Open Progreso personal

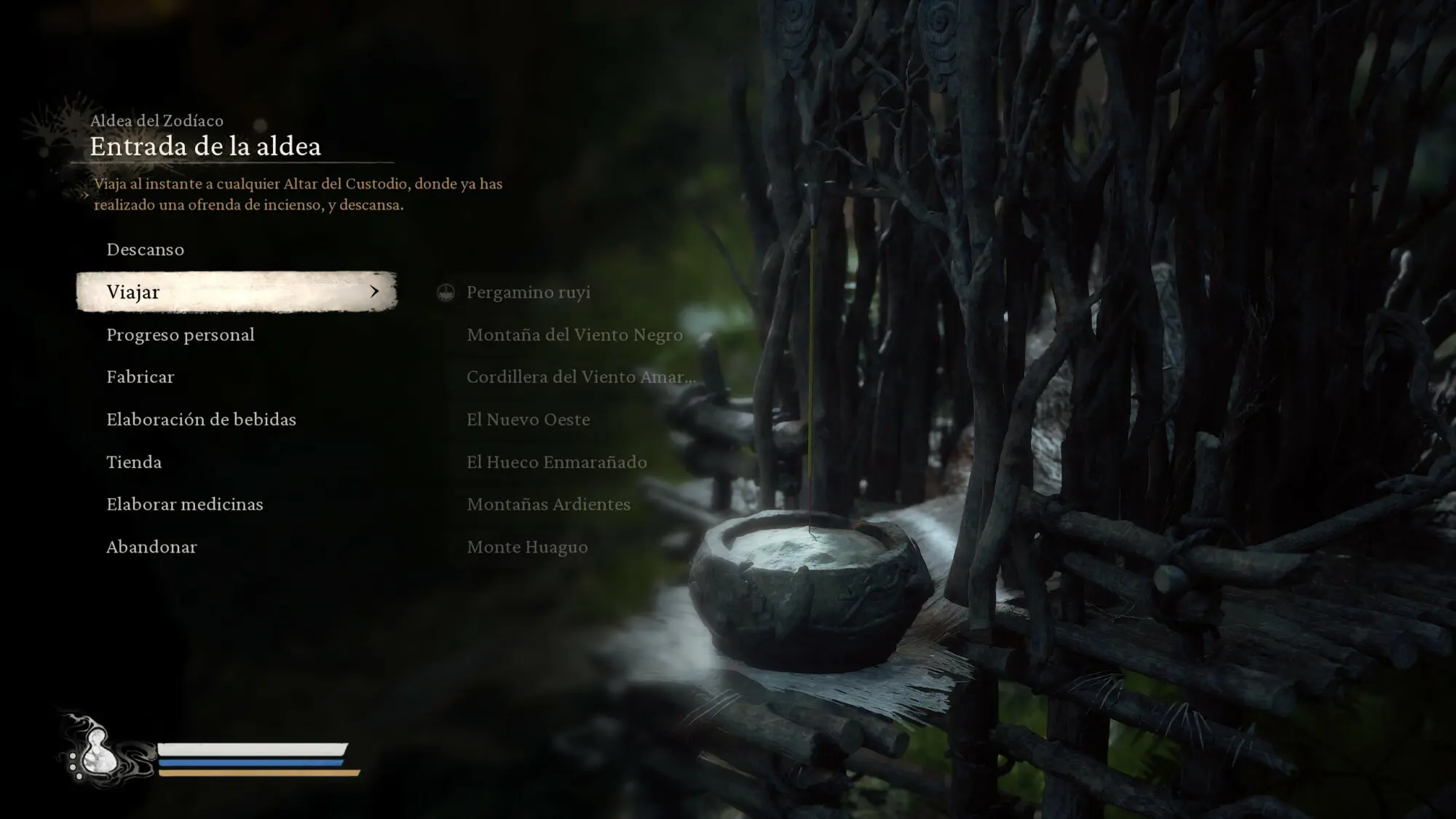click(181, 335)
